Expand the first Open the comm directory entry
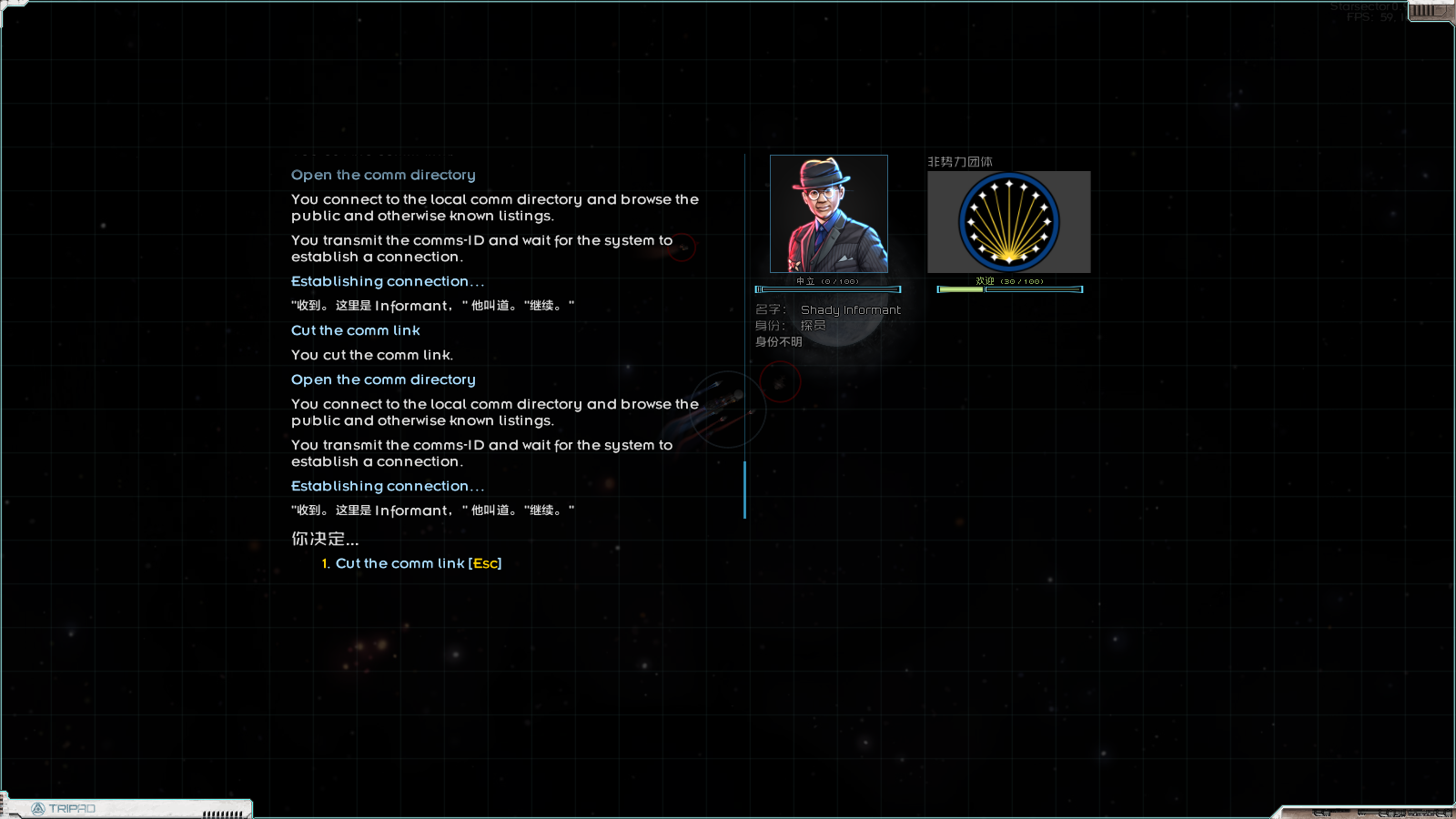The image size is (1456, 819). [x=382, y=175]
